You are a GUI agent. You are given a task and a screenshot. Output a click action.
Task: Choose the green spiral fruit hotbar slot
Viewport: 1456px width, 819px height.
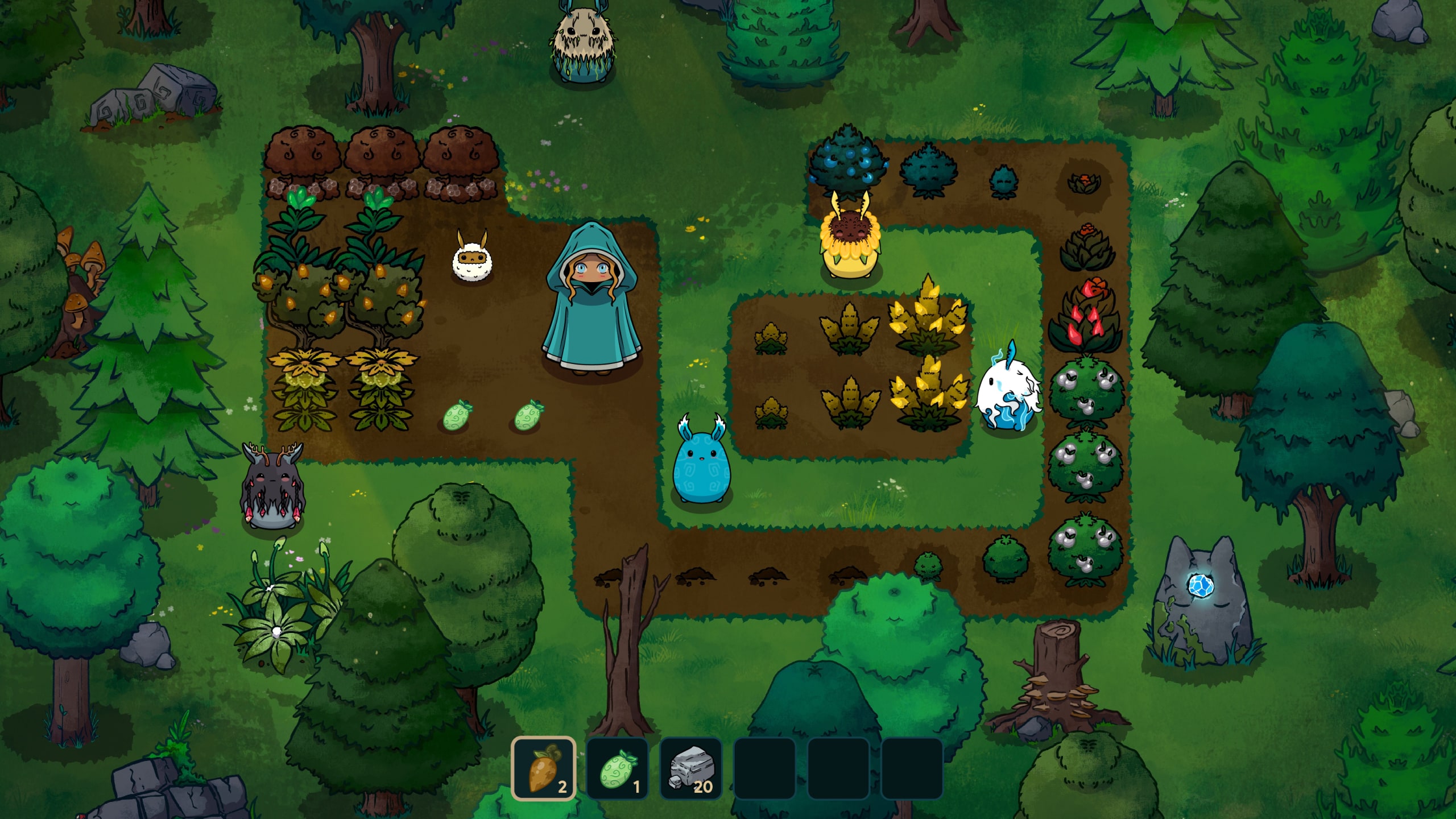tap(617, 768)
